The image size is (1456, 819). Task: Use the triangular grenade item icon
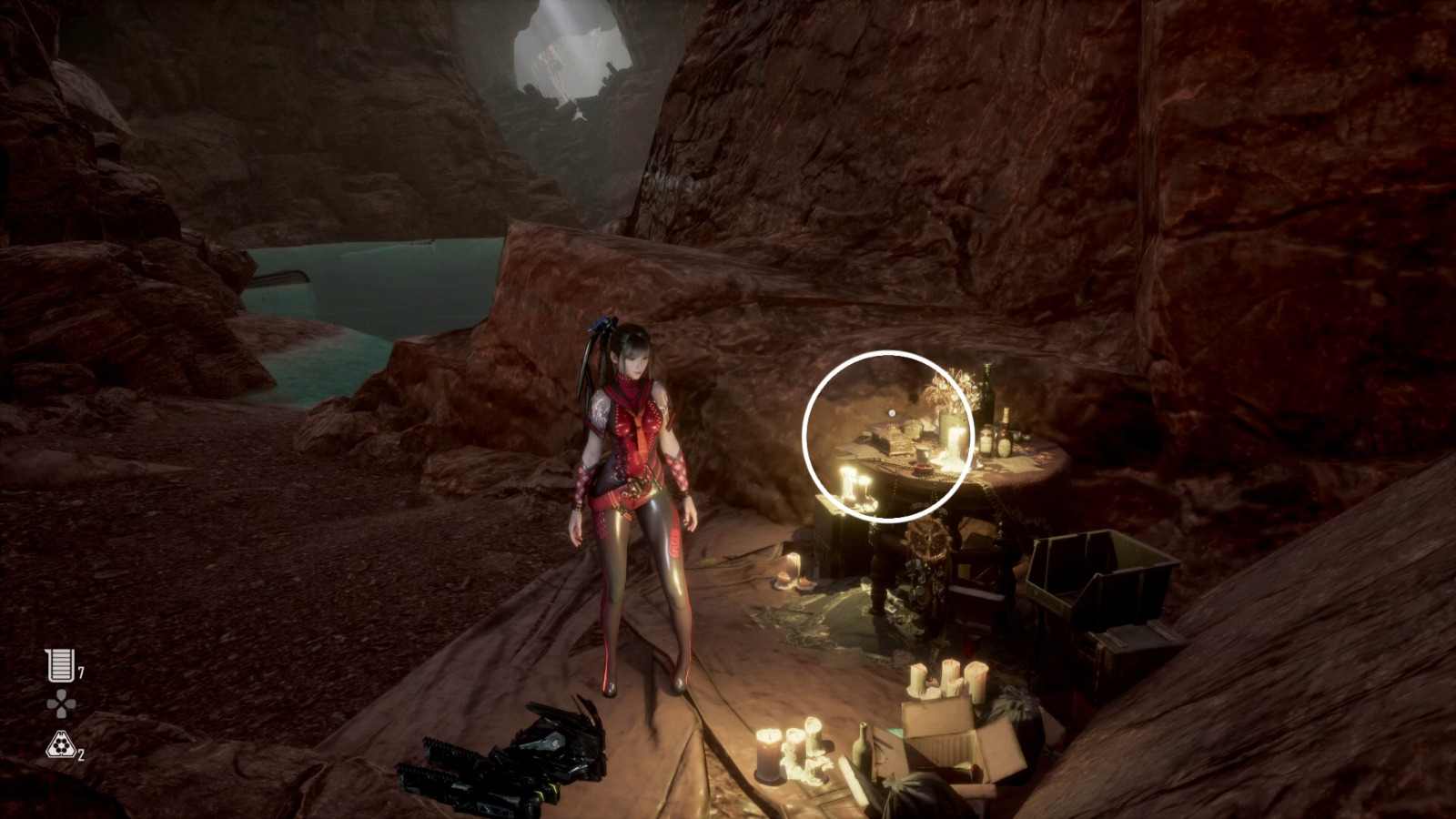tap(60, 746)
